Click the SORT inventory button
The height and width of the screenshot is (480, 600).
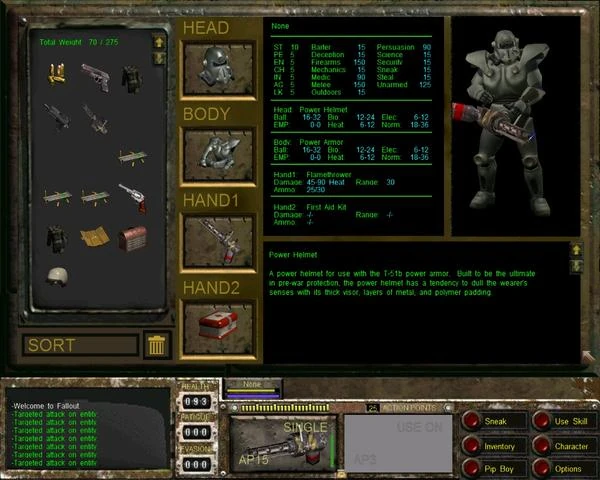[x=80, y=346]
